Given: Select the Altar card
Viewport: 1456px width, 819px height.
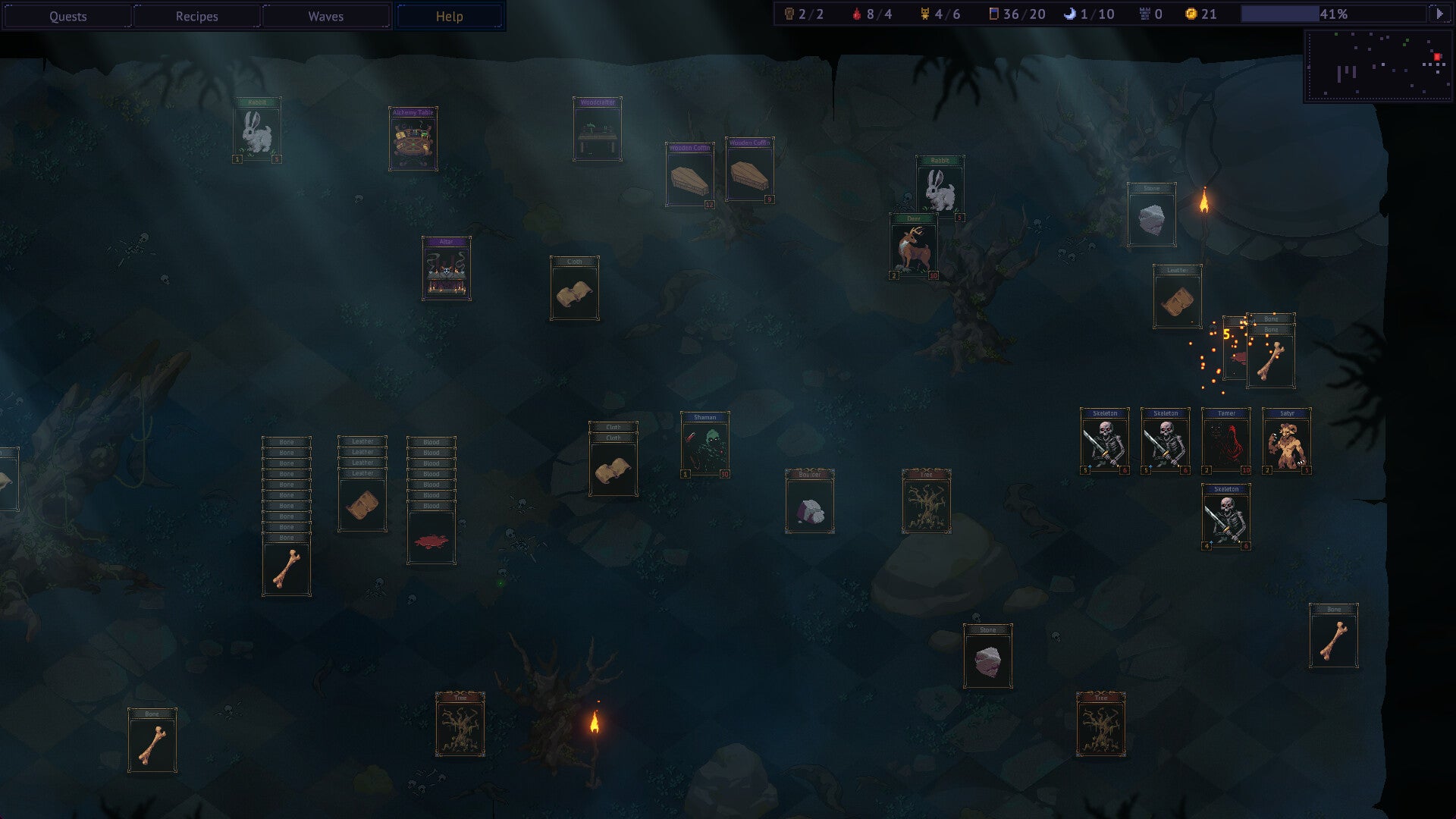Looking at the screenshot, I should click(446, 269).
